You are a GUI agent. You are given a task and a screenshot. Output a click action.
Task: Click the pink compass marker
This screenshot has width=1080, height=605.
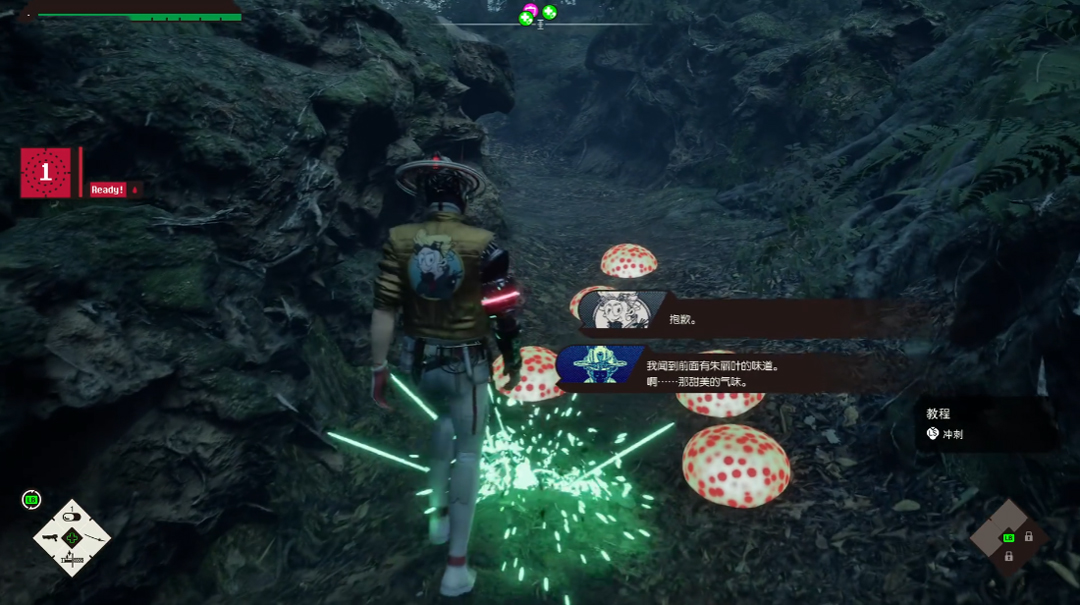530,10
